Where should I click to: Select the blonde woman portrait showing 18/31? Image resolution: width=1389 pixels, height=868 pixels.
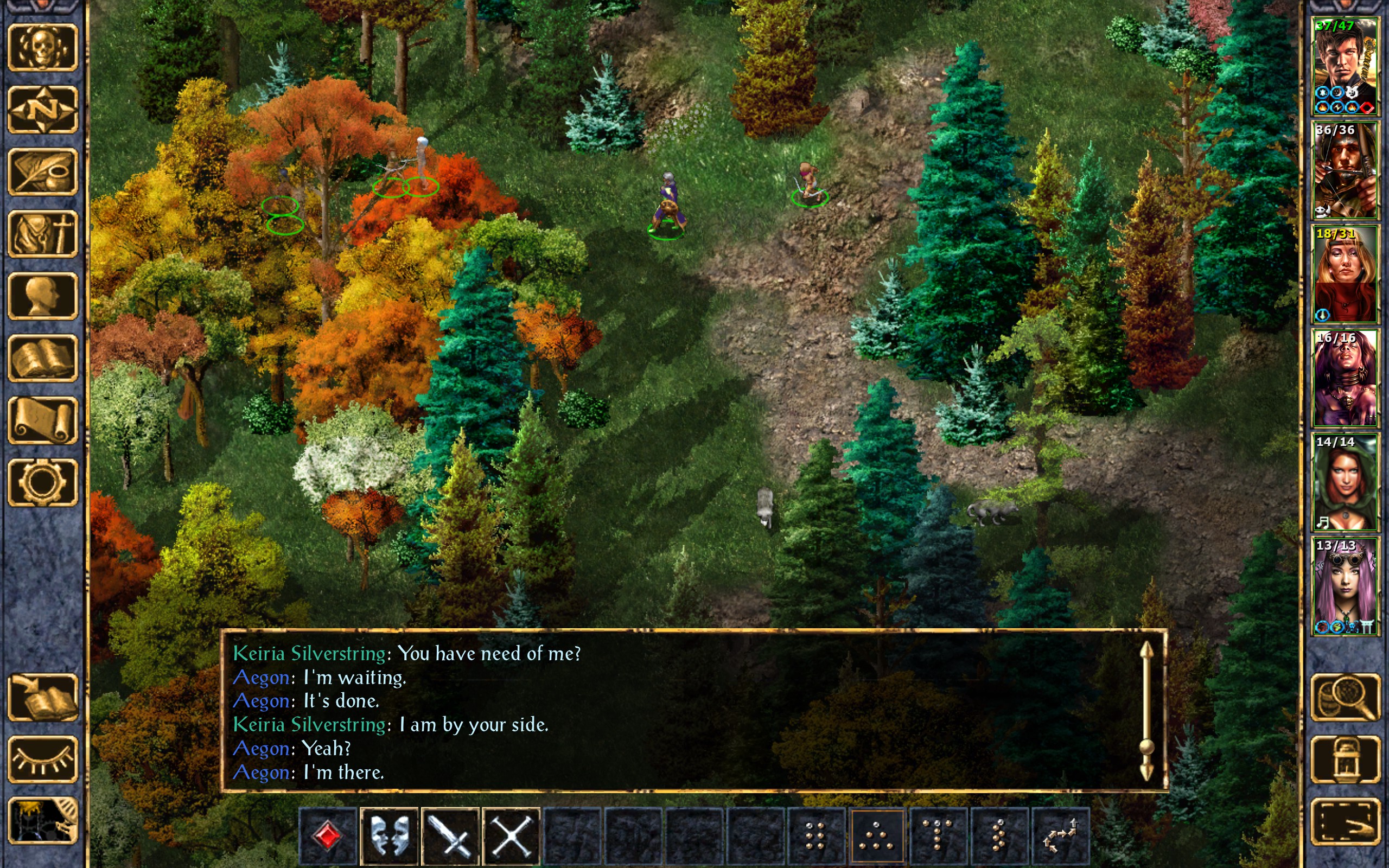[1345, 275]
